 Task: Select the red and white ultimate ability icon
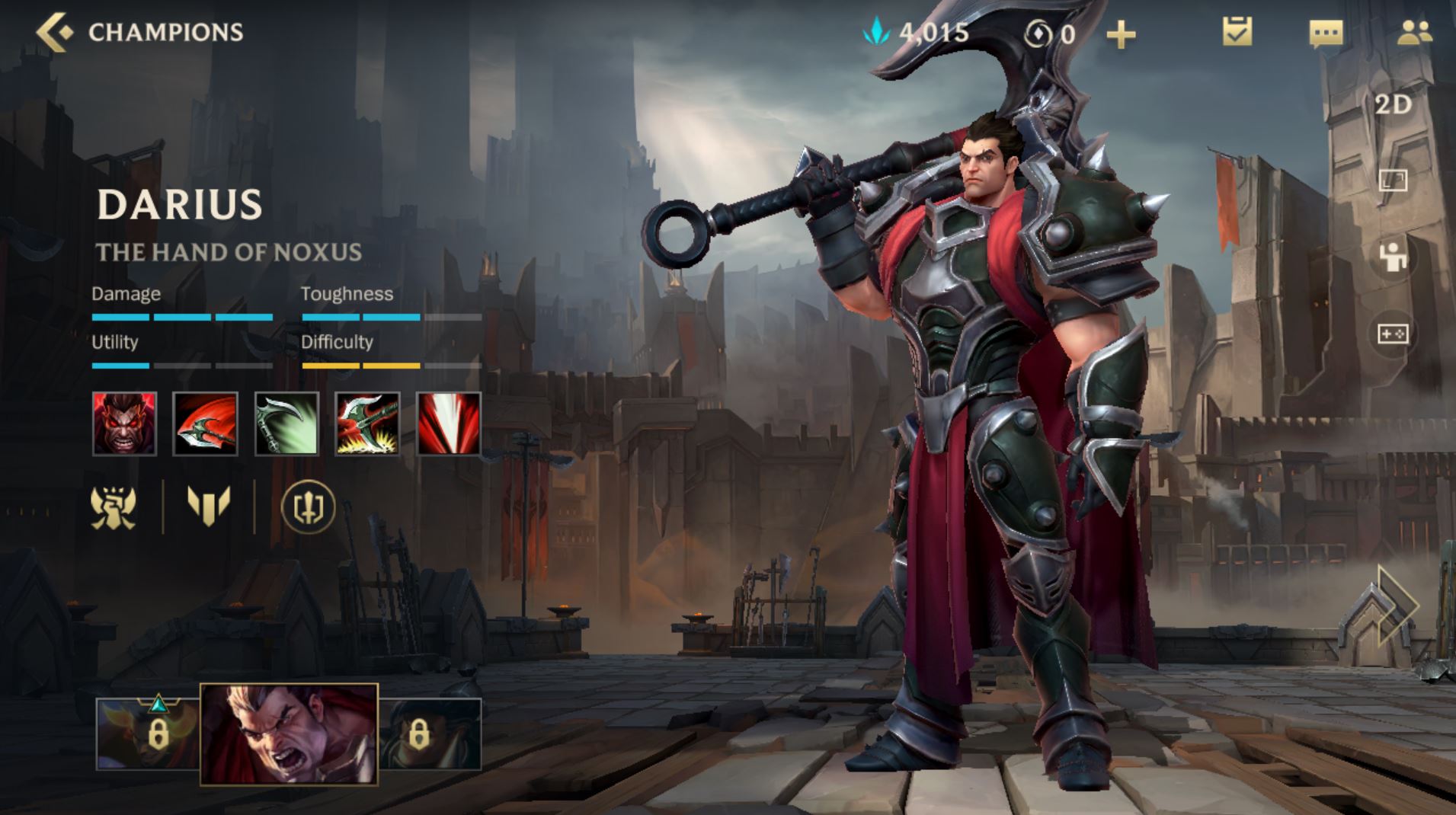(x=449, y=423)
